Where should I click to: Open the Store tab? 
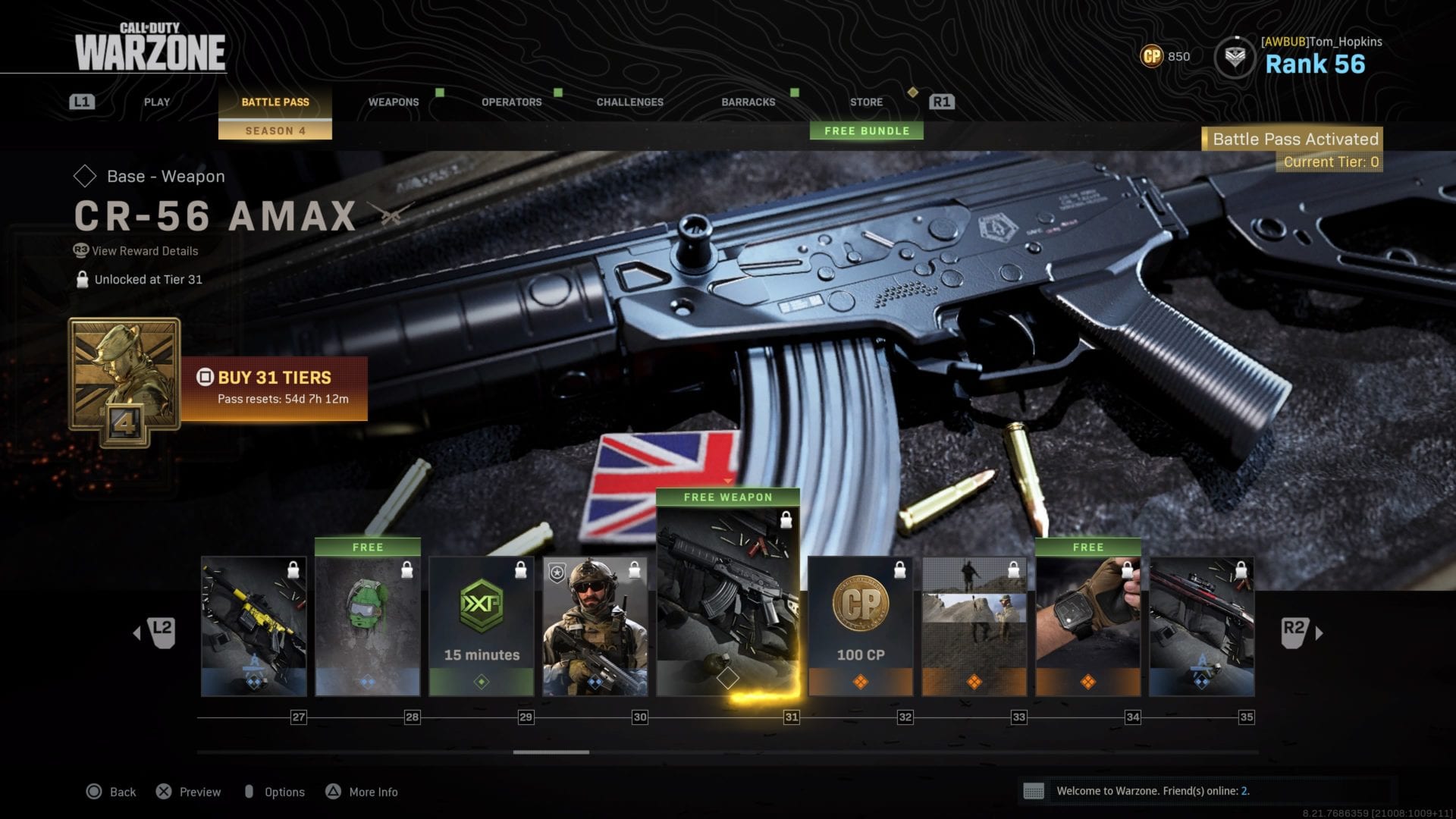tap(866, 102)
